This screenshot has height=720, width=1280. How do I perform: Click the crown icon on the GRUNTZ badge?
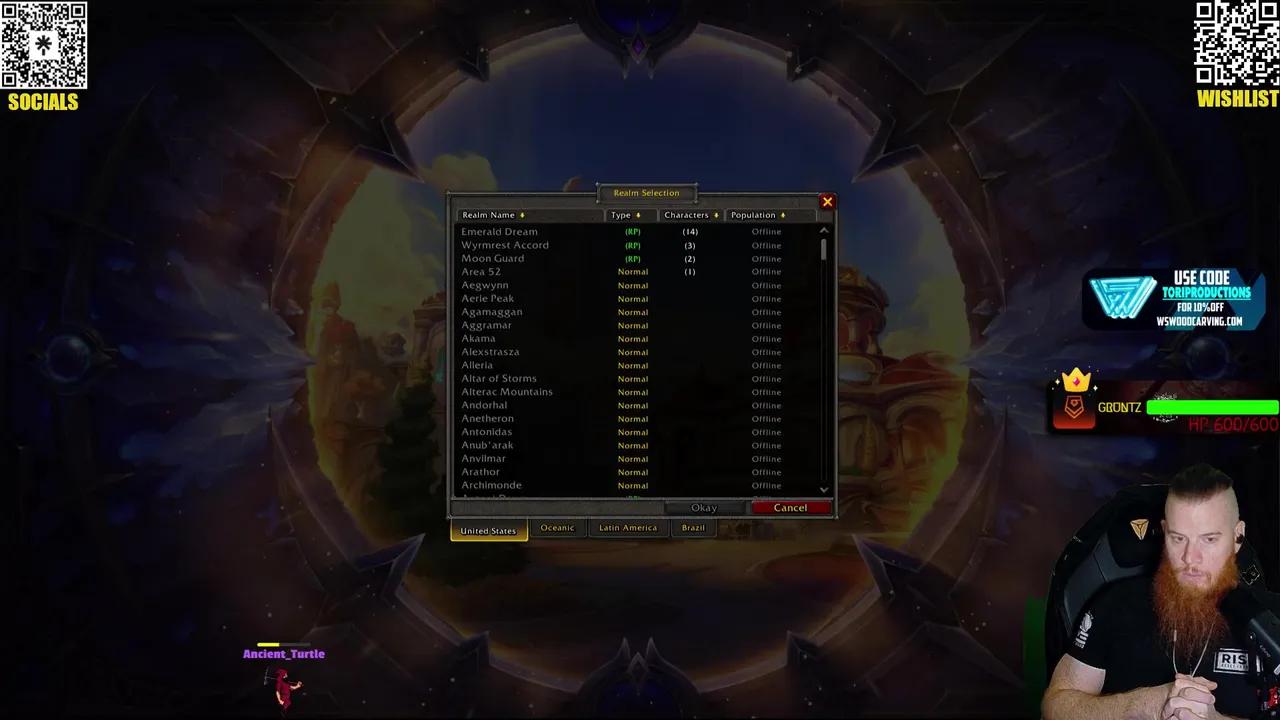[x=1075, y=381]
